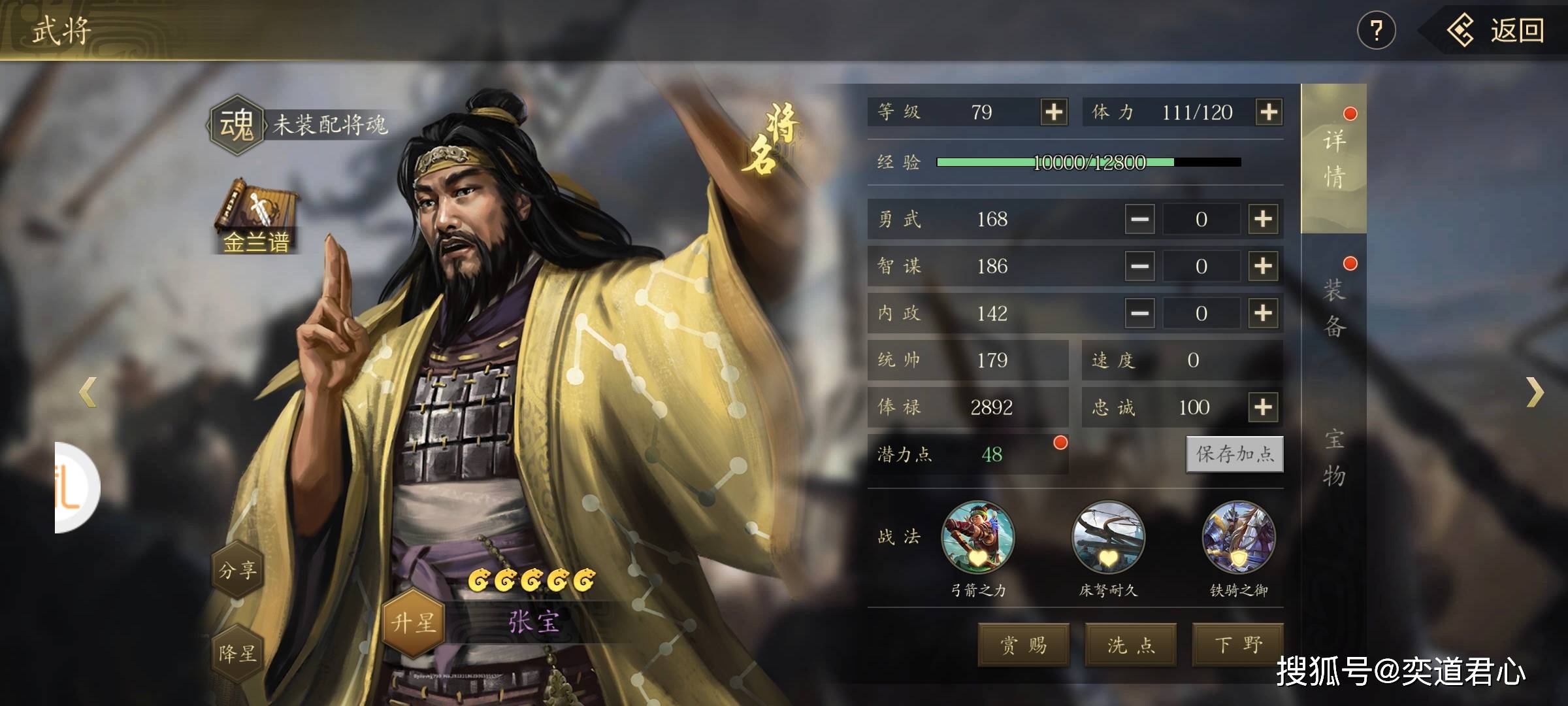Click the 保存加点 save points button
Screen dimensions: 1568x706
point(1234,454)
